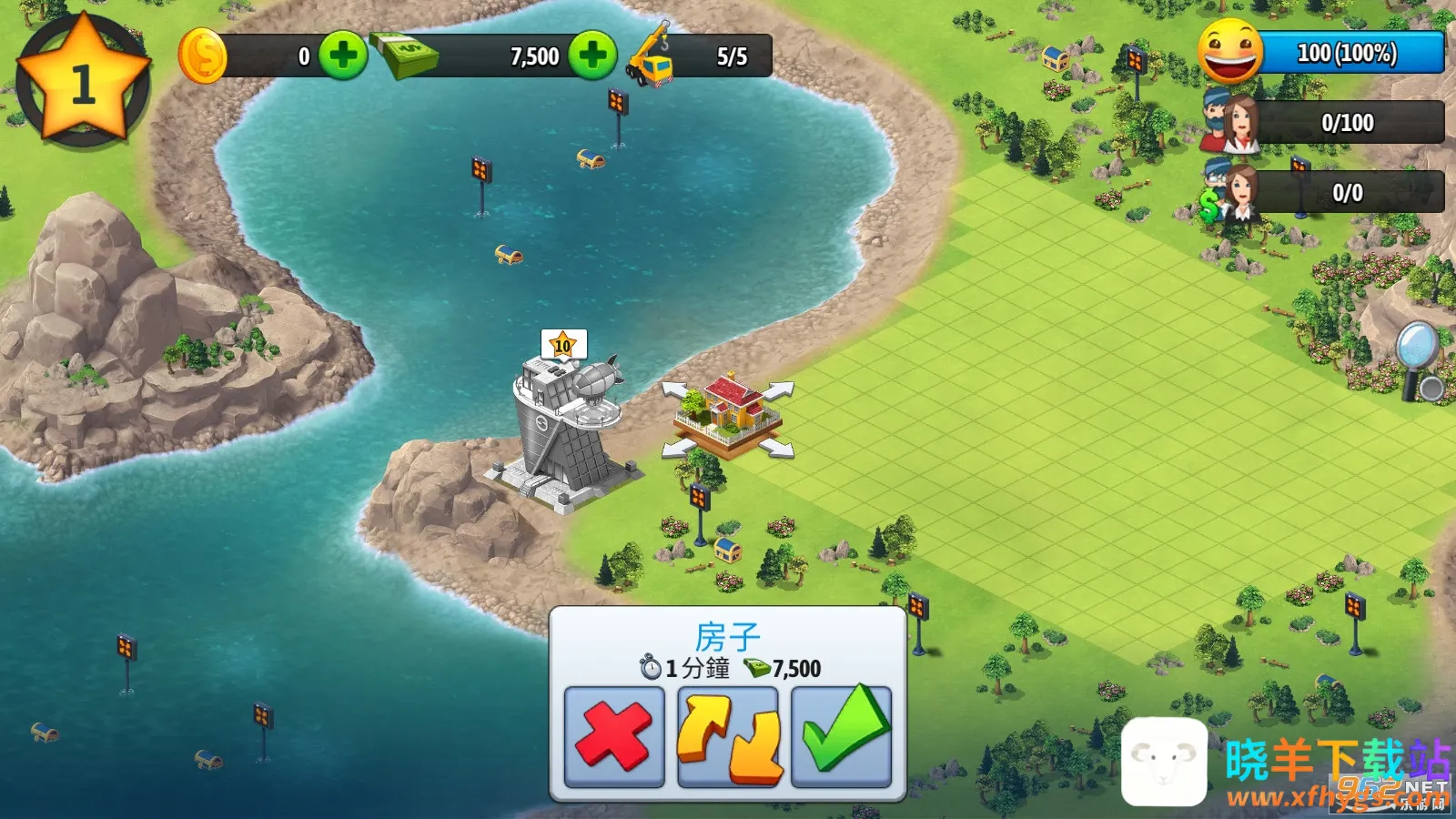1456x819 pixels.
Task: Add cash with the green plus button
Action: [592, 56]
